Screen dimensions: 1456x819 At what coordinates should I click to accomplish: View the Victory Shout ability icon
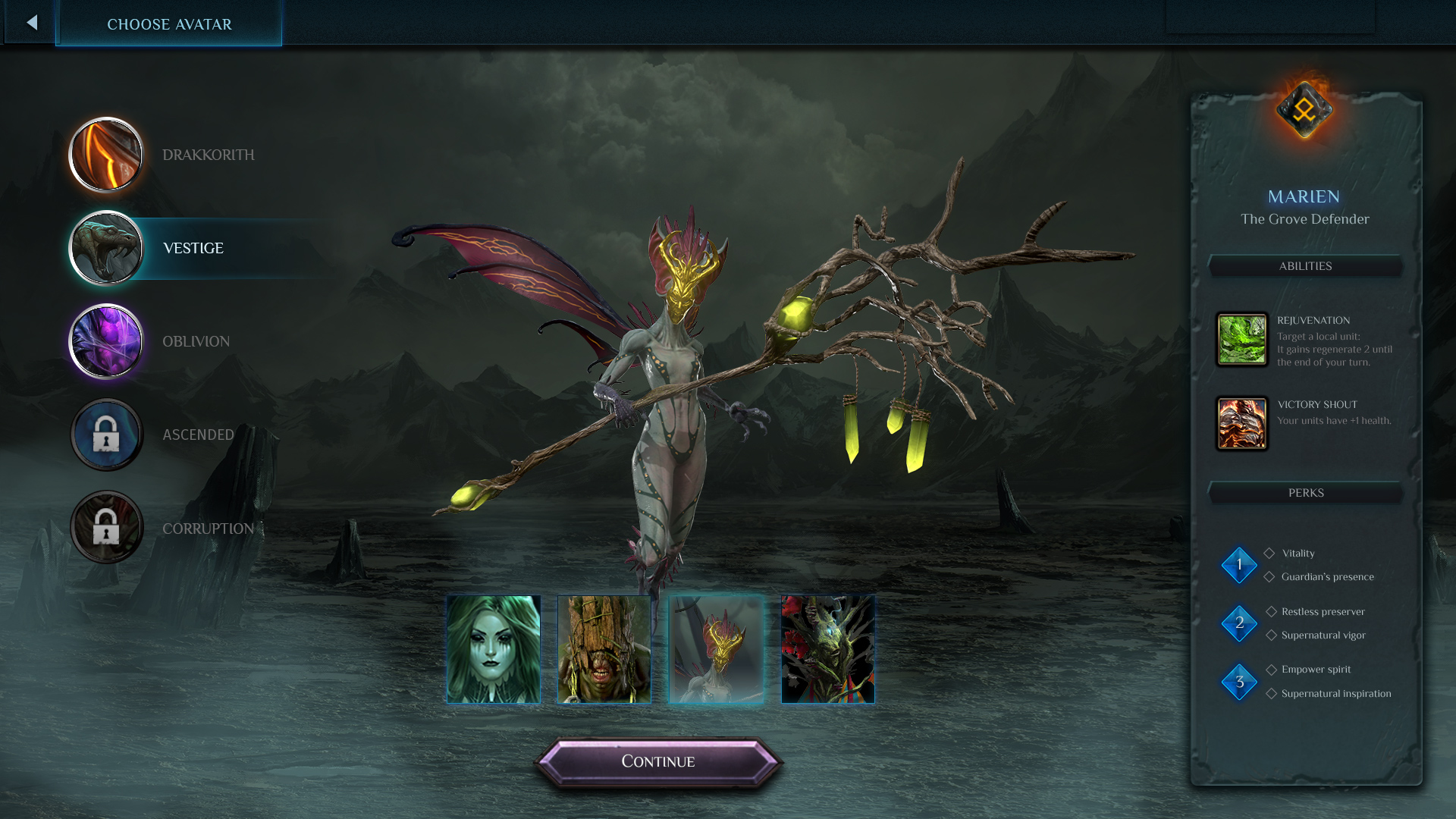tap(1242, 424)
